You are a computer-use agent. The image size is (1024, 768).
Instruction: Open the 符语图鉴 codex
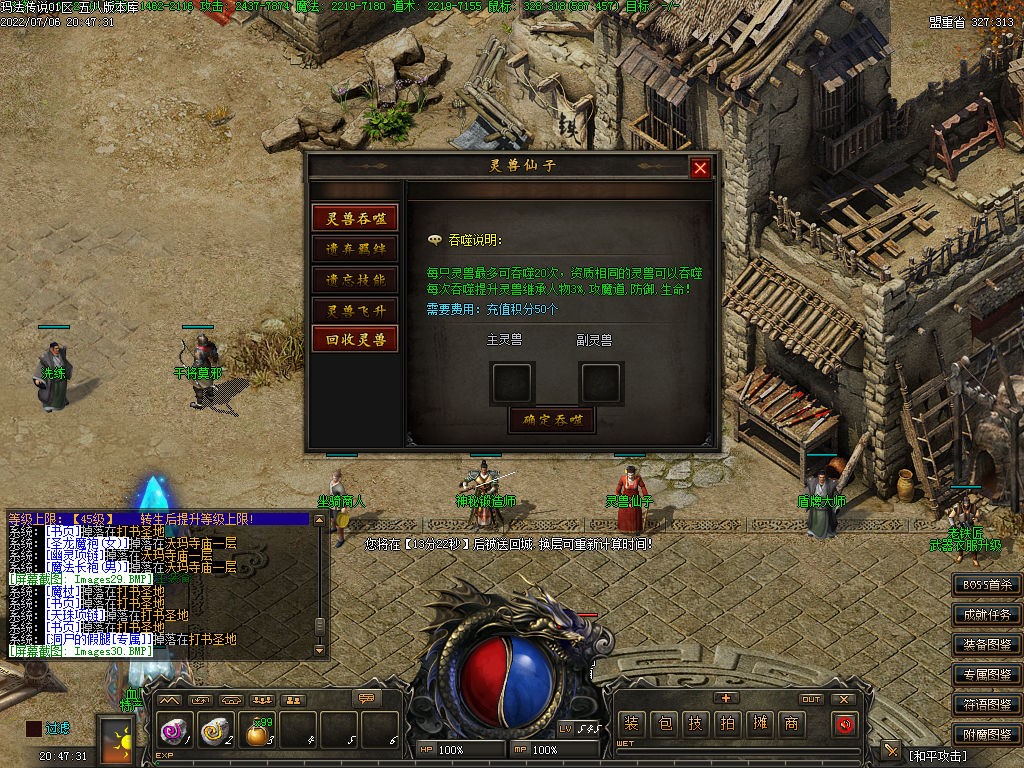[986, 704]
